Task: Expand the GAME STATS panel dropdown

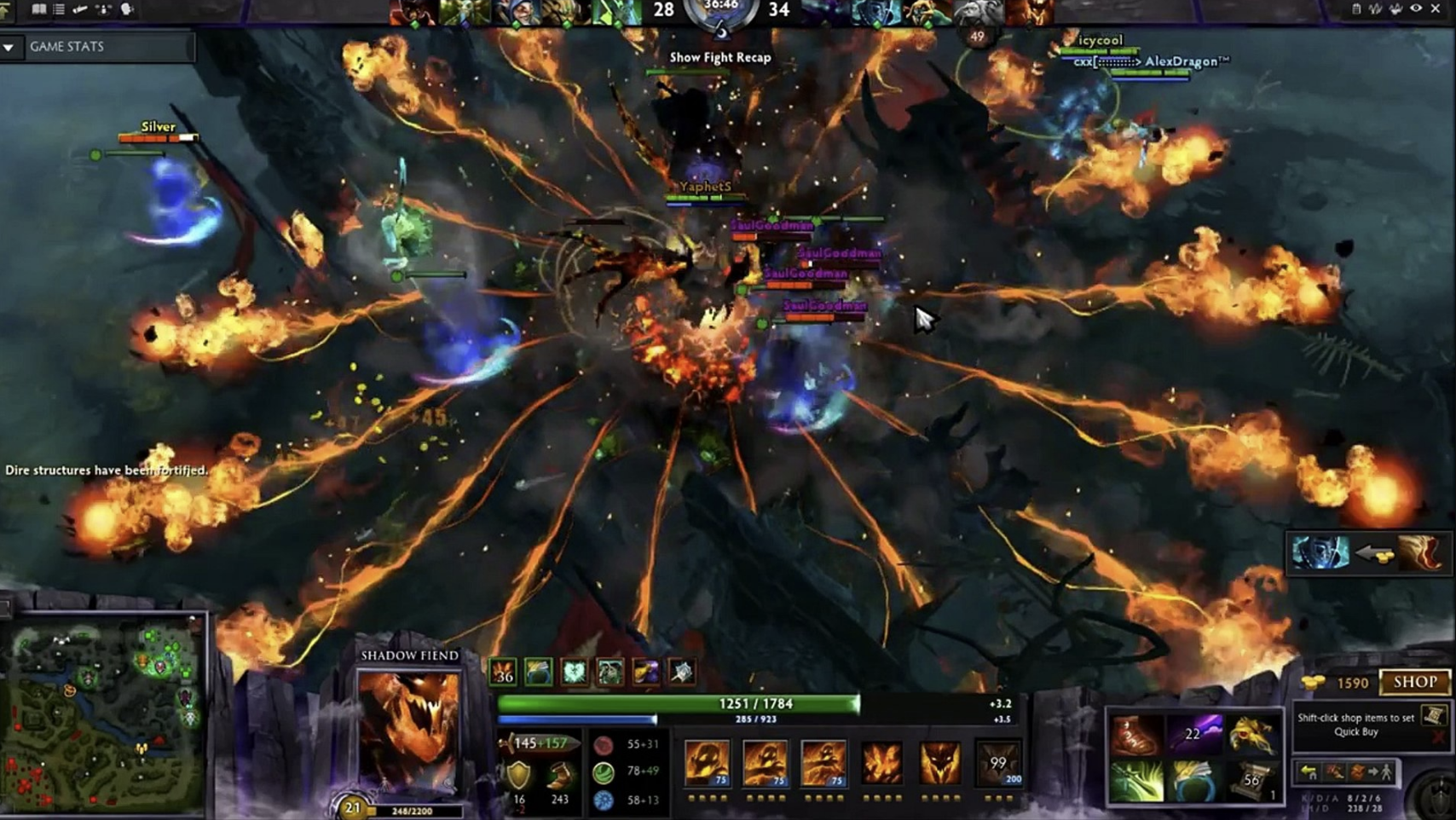Action: pos(10,48)
